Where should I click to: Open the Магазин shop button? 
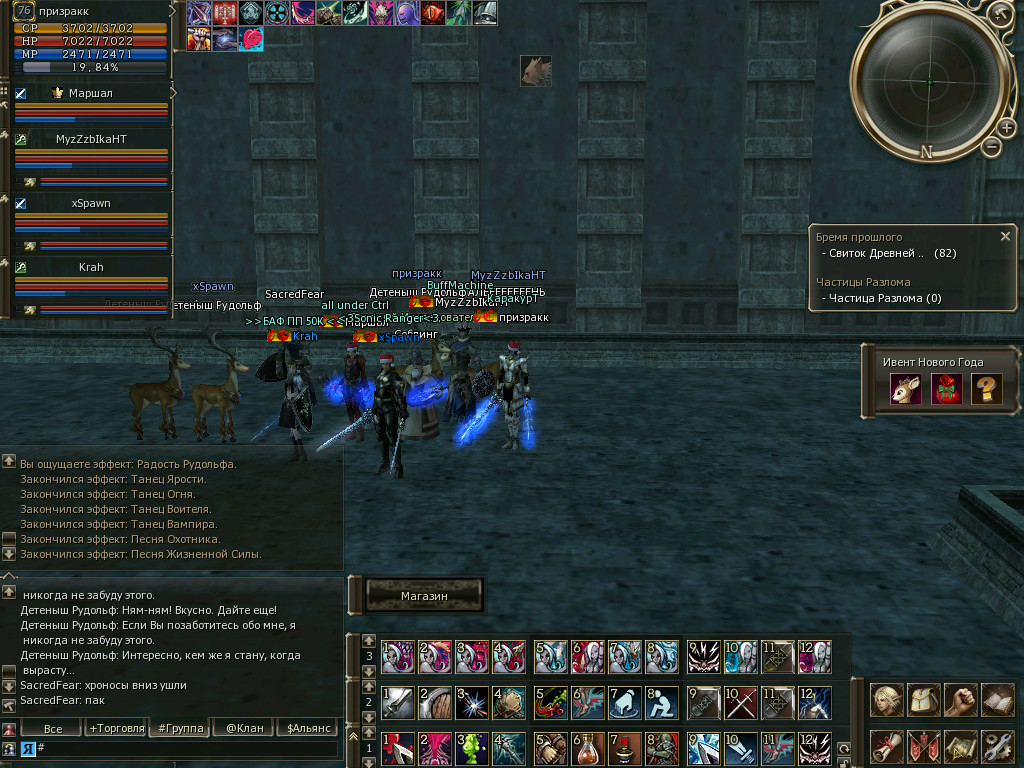424,595
